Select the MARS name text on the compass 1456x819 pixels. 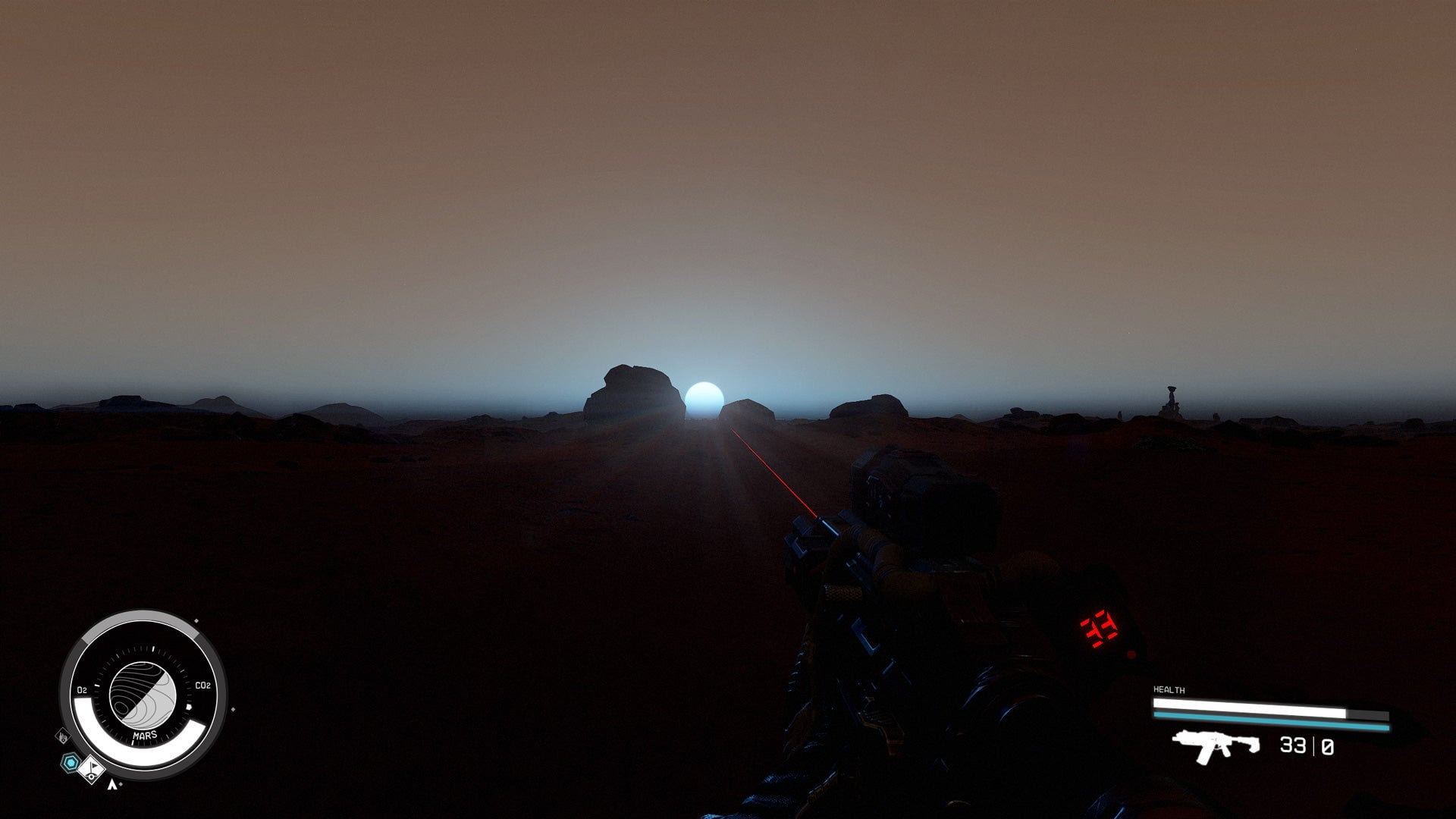[x=145, y=736]
